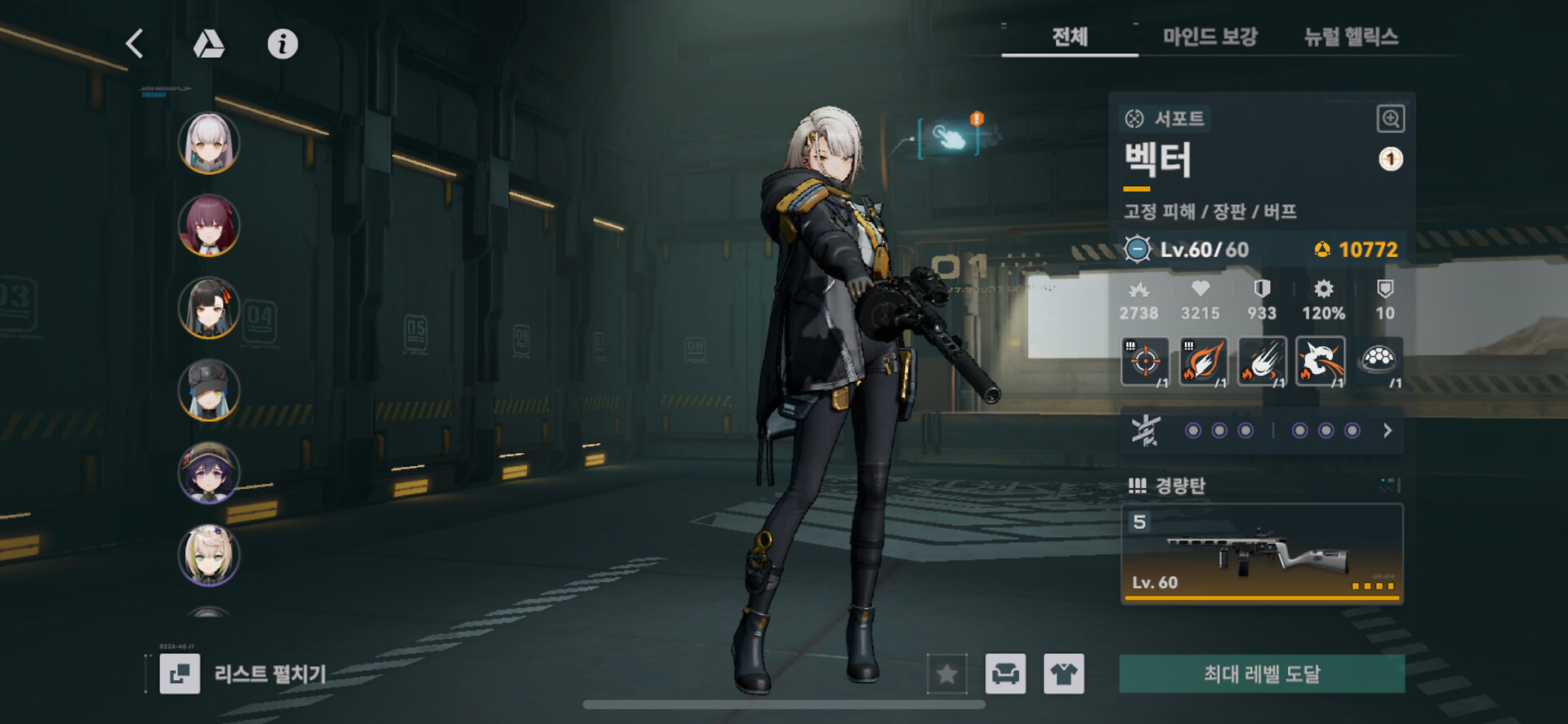
Task: Open the shirt costume button
Action: pos(1063,673)
